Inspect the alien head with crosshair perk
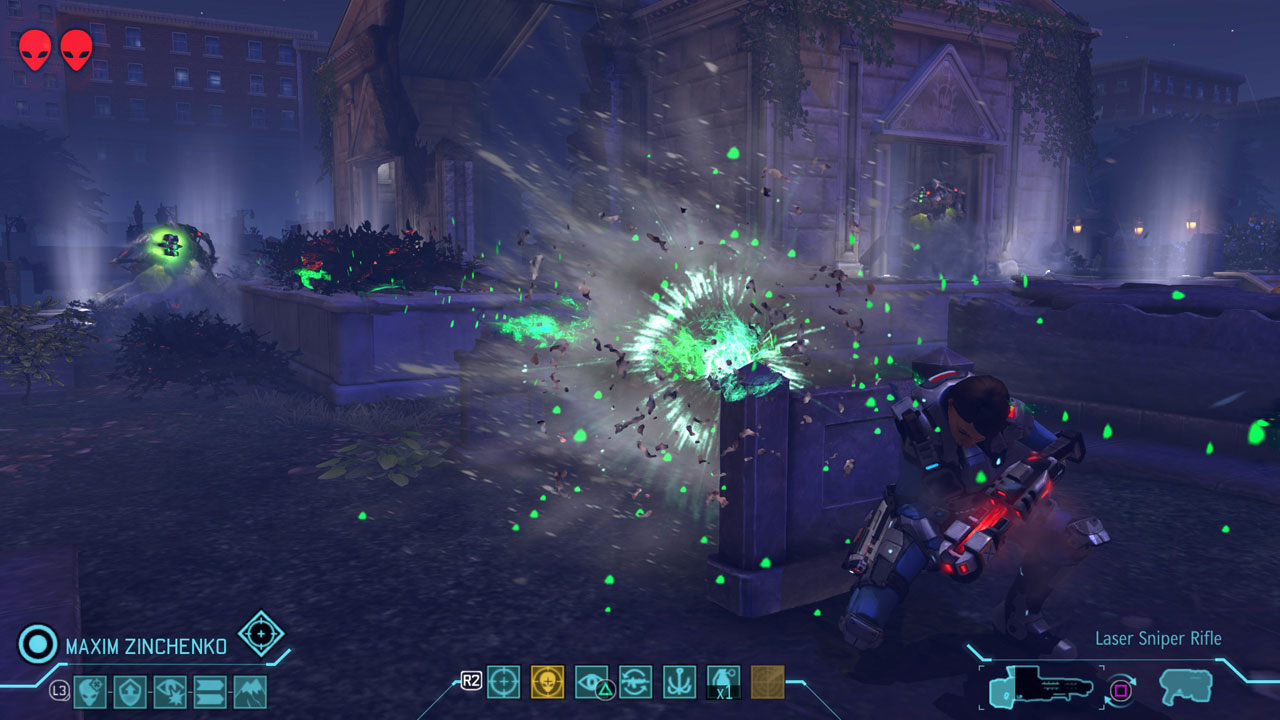The height and width of the screenshot is (720, 1280). [x=90, y=691]
